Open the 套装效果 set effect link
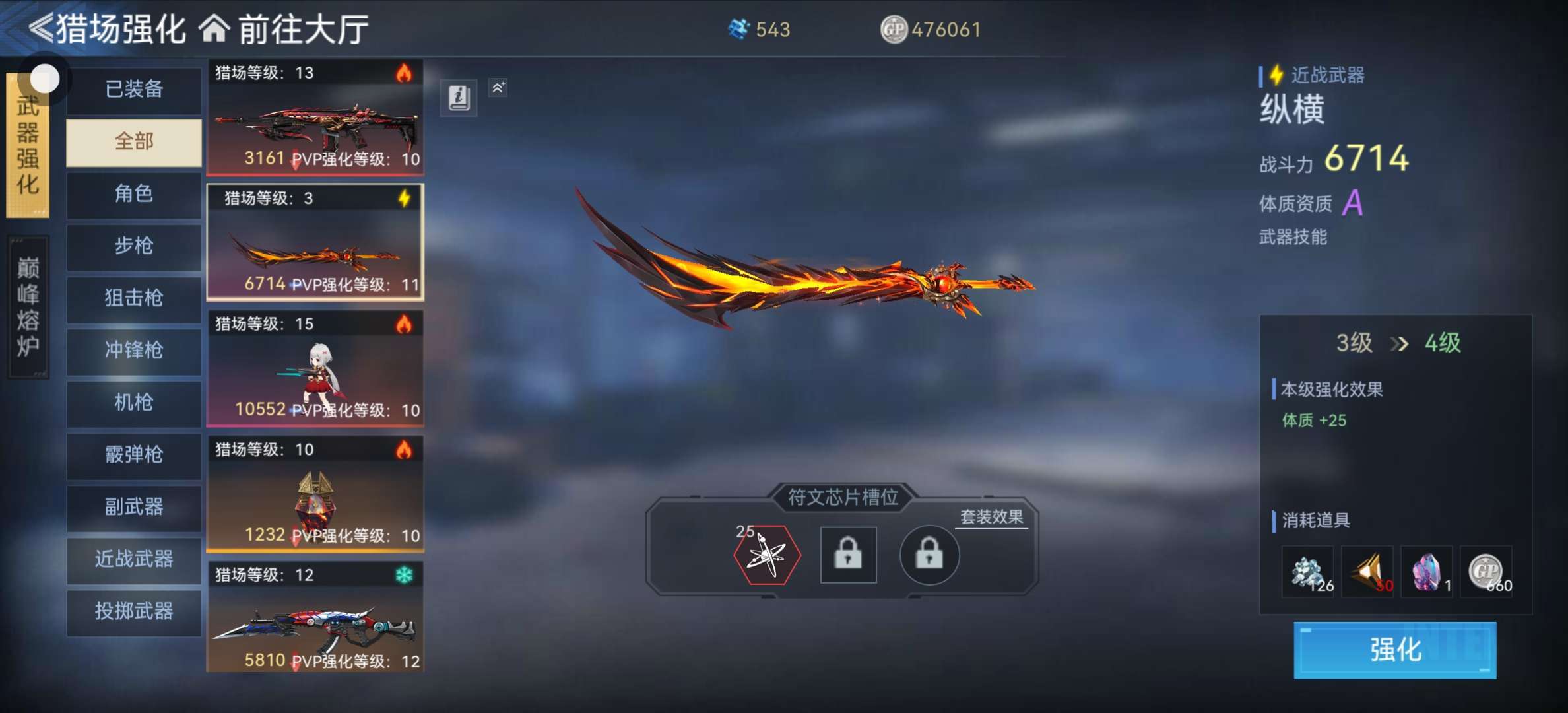Viewport: 1568px width, 713px height. (991, 517)
